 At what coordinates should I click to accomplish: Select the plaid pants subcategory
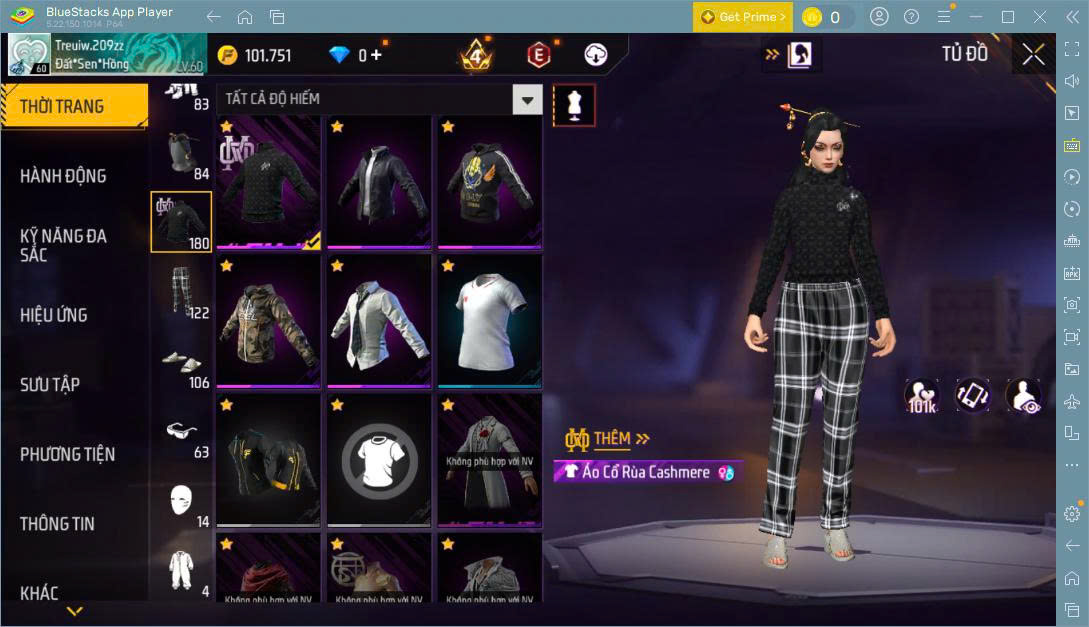pos(181,291)
